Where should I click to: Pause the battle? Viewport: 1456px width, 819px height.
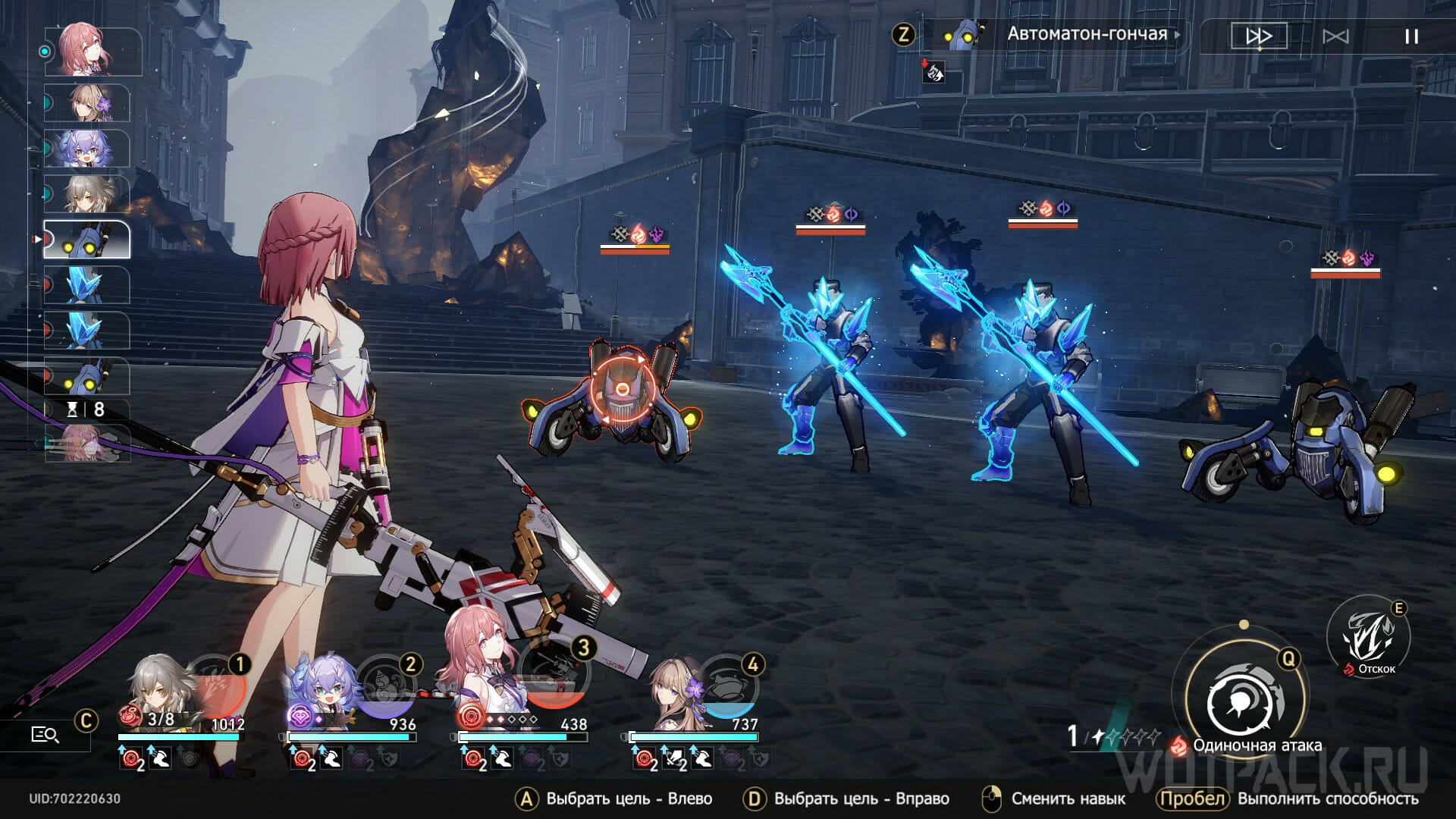(1411, 36)
